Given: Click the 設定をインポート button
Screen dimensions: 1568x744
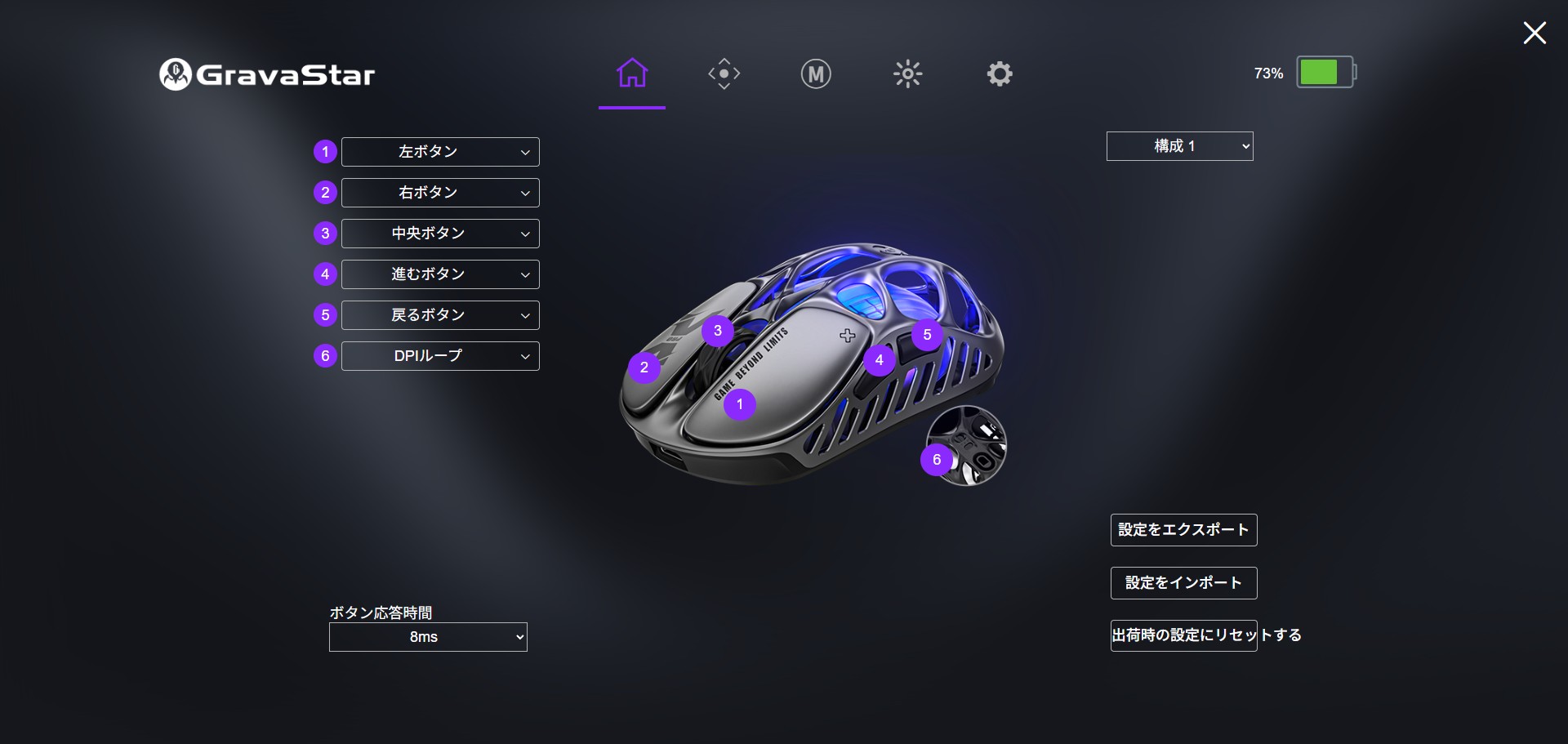Looking at the screenshot, I should point(1183,583).
